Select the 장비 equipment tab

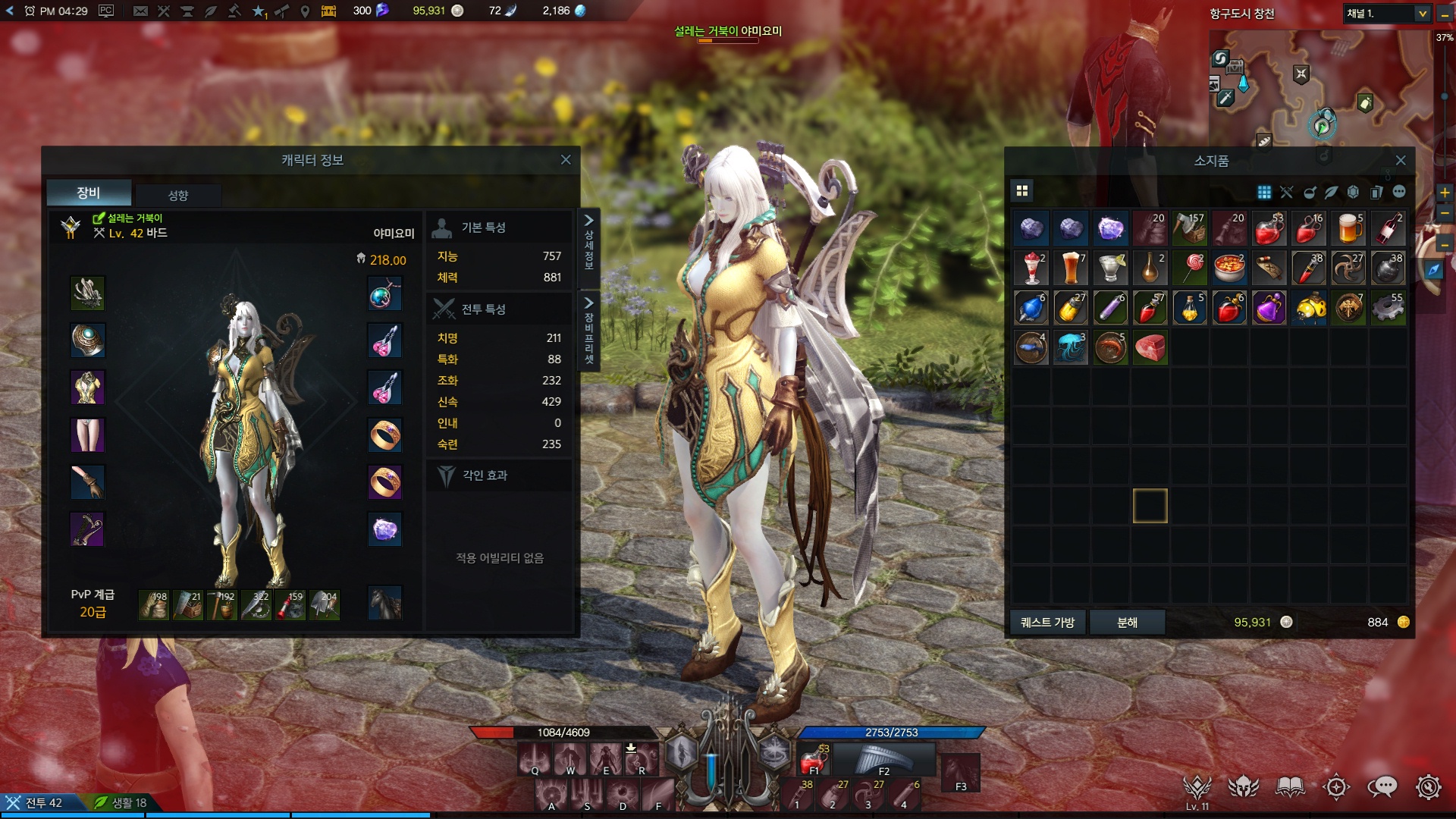[89, 193]
